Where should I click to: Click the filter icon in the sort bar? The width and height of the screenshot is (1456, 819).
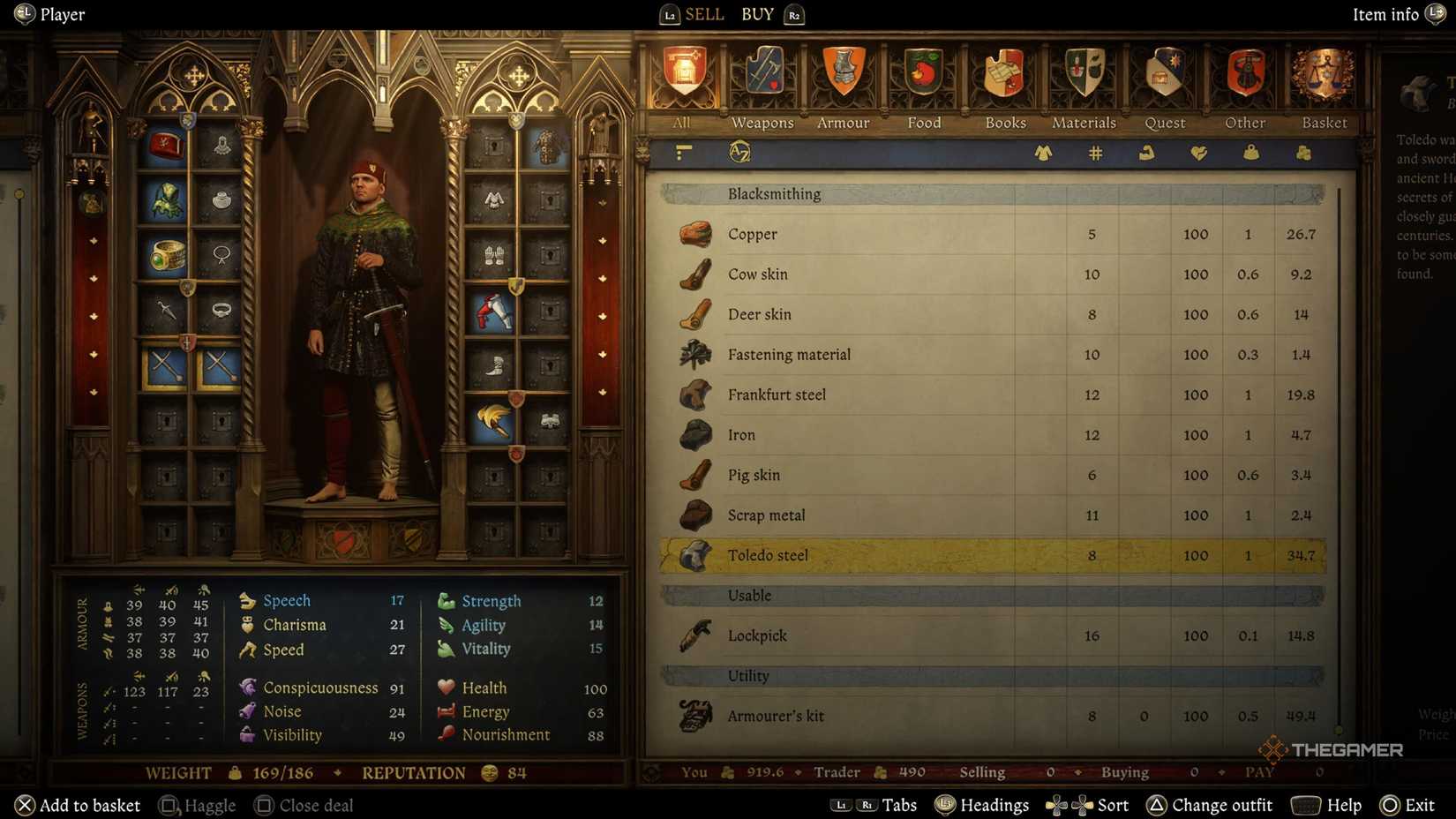click(681, 152)
